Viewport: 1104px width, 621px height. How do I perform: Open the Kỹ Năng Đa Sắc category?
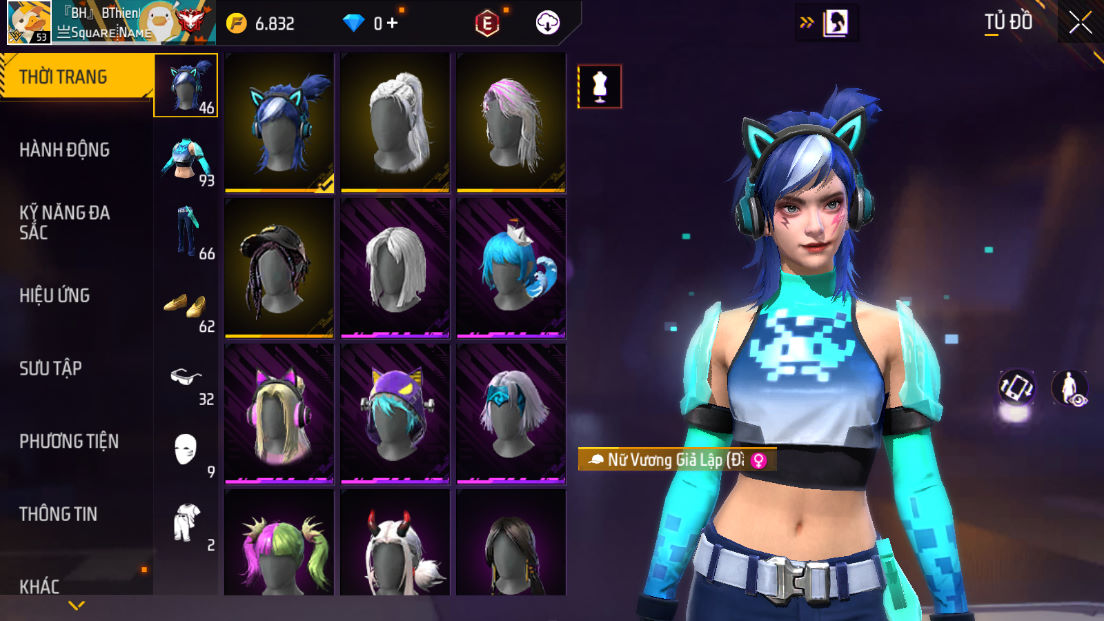[65, 222]
